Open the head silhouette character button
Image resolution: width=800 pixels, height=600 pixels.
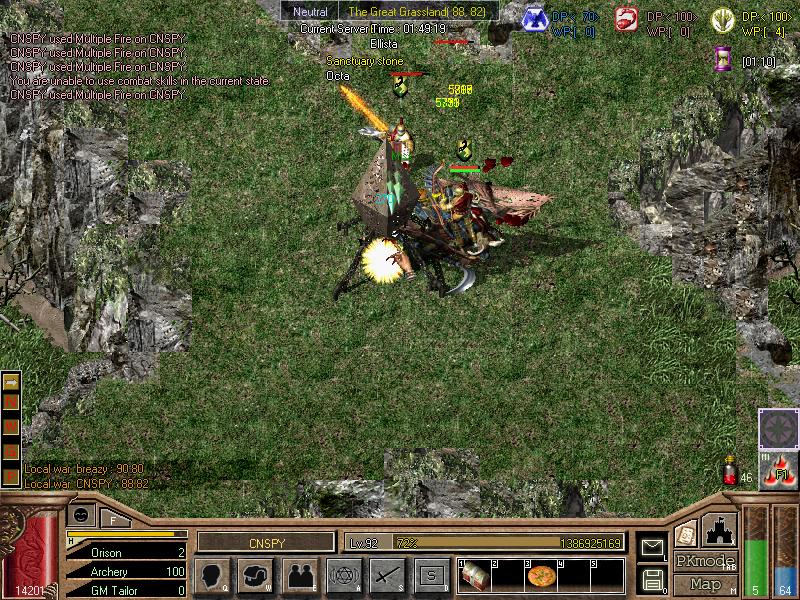tap(211, 576)
